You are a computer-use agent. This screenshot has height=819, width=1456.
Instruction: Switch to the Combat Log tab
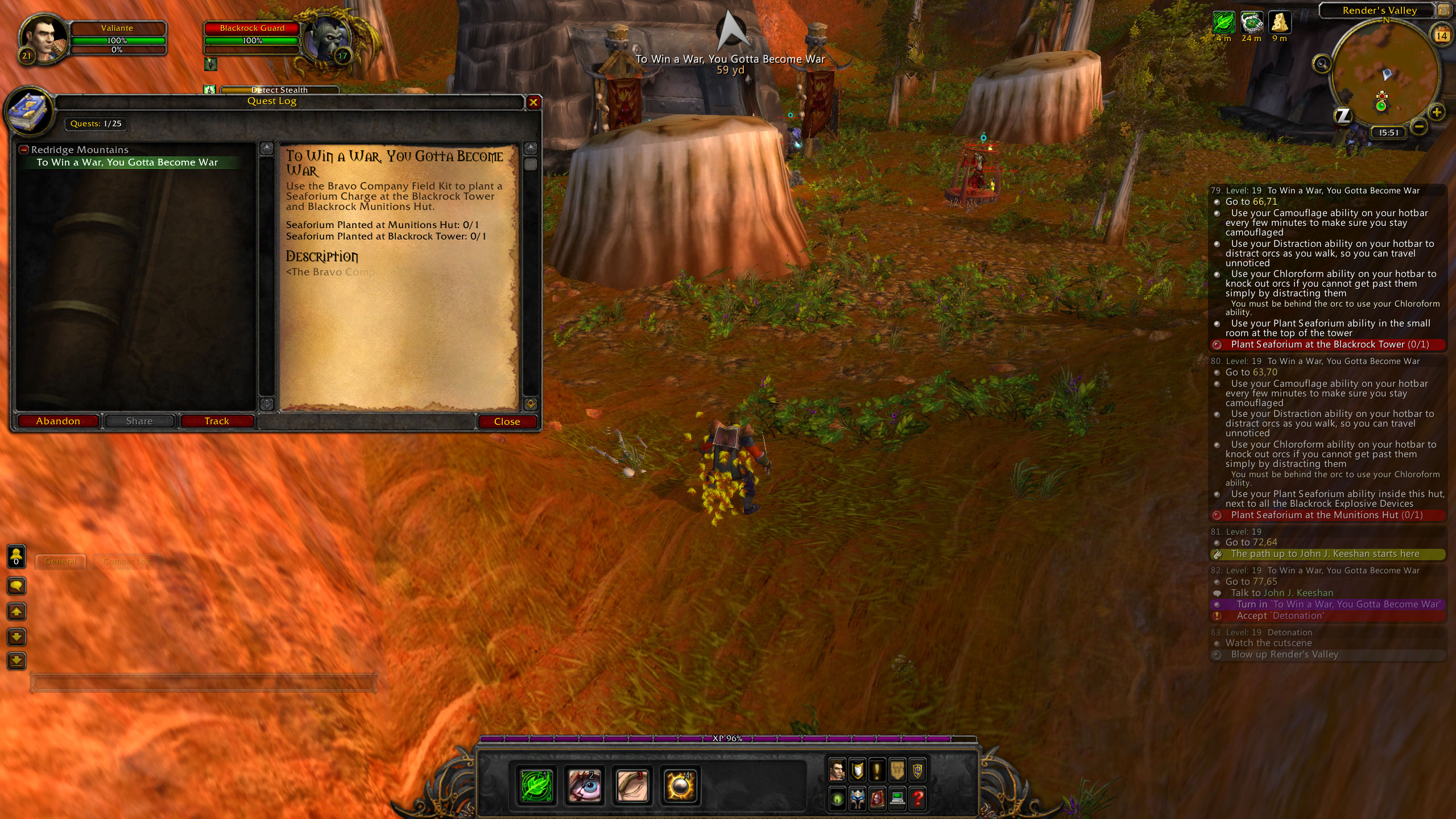coord(126,561)
